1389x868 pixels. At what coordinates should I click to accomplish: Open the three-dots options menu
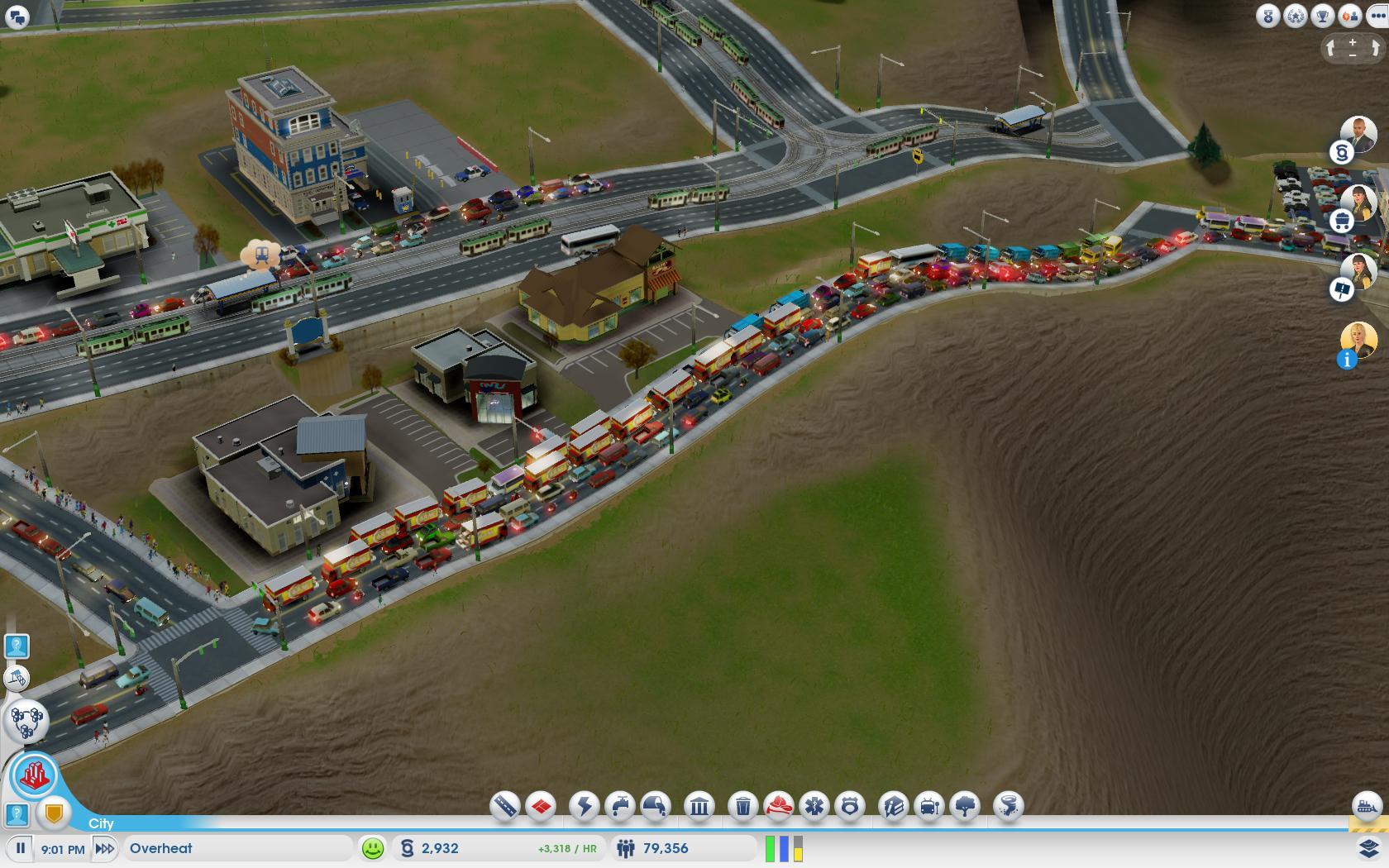[x=1378, y=16]
